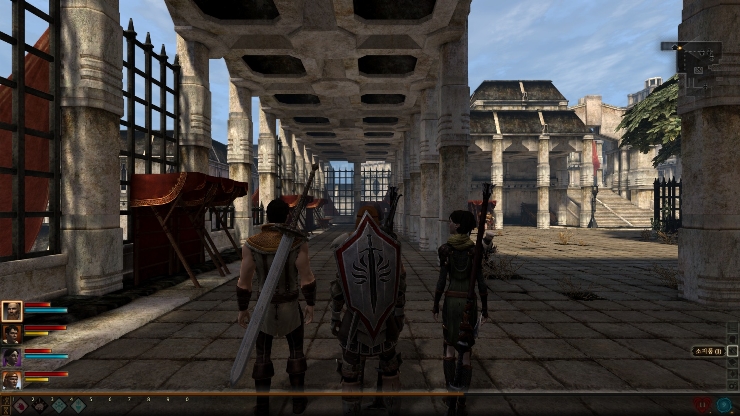Use the red heart health potion

[x=703, y=405]
